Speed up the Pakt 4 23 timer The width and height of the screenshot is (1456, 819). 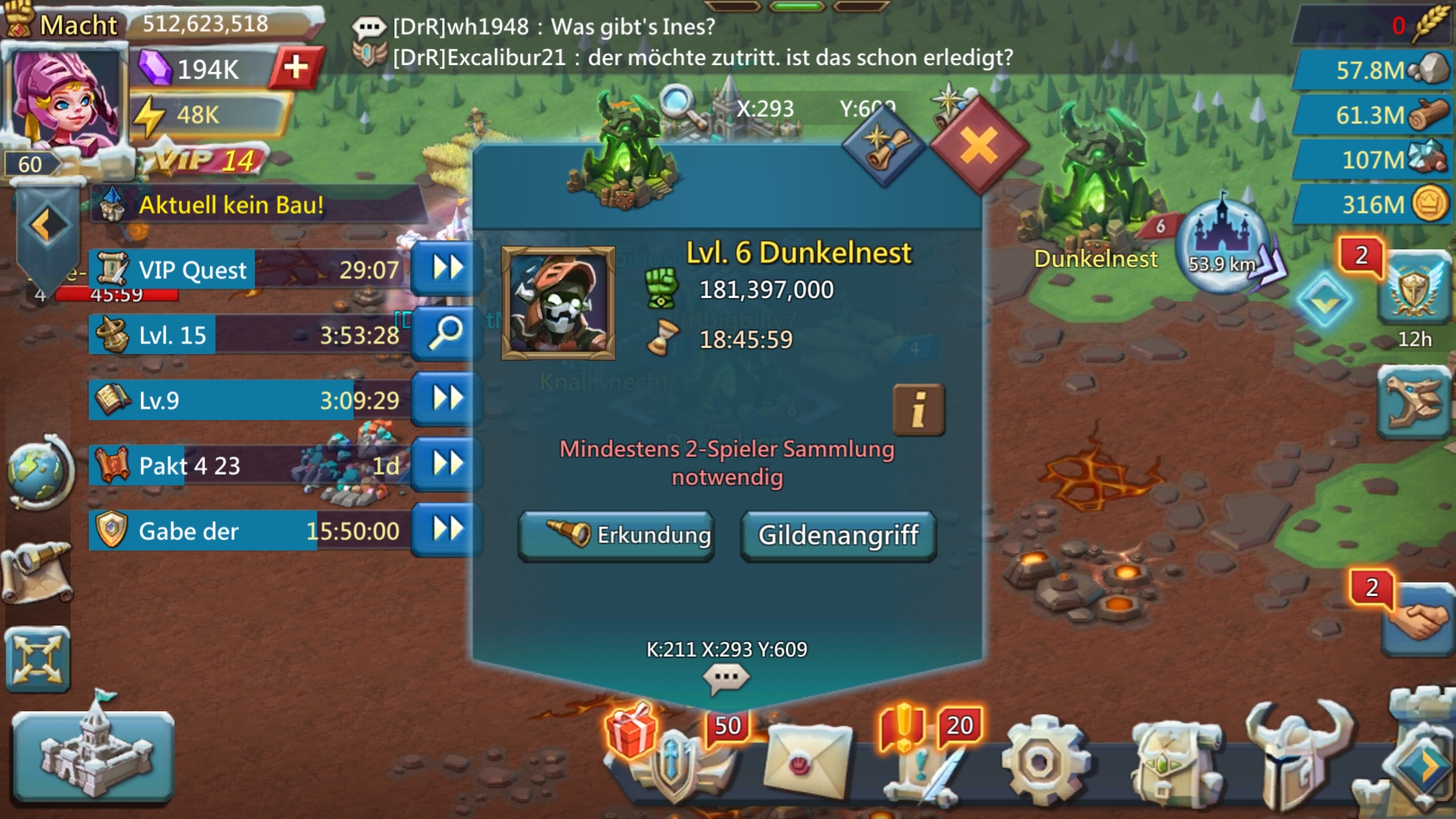click(x=447, y=464)
